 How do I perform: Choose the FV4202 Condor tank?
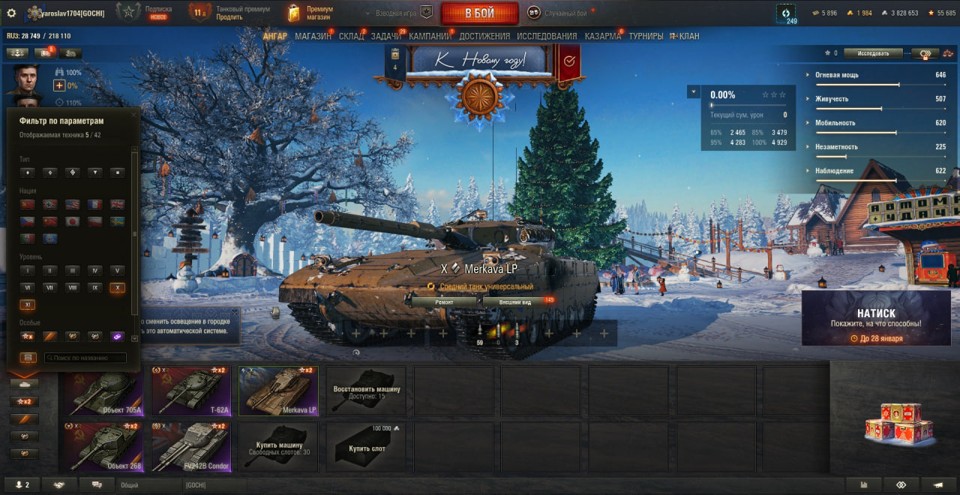tap(190, 445)
